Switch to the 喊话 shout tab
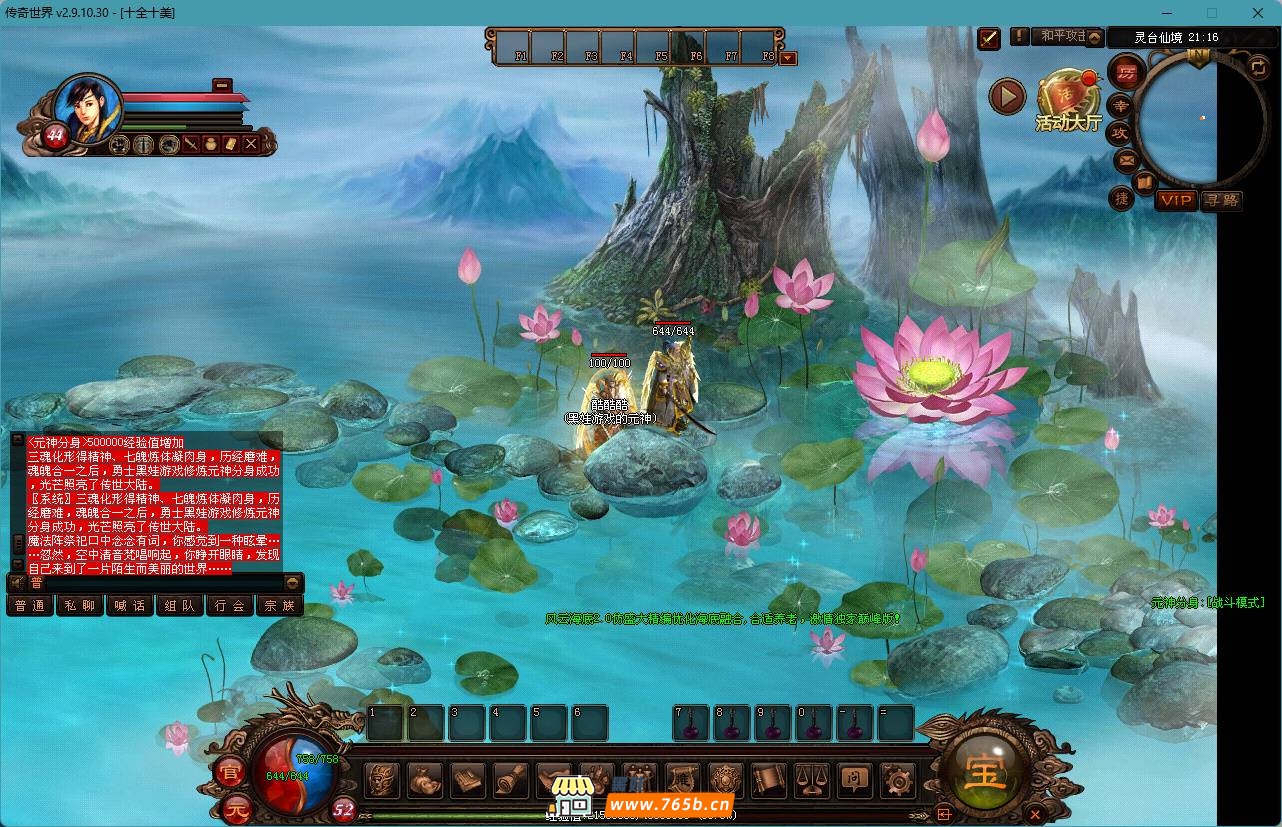 130,605
